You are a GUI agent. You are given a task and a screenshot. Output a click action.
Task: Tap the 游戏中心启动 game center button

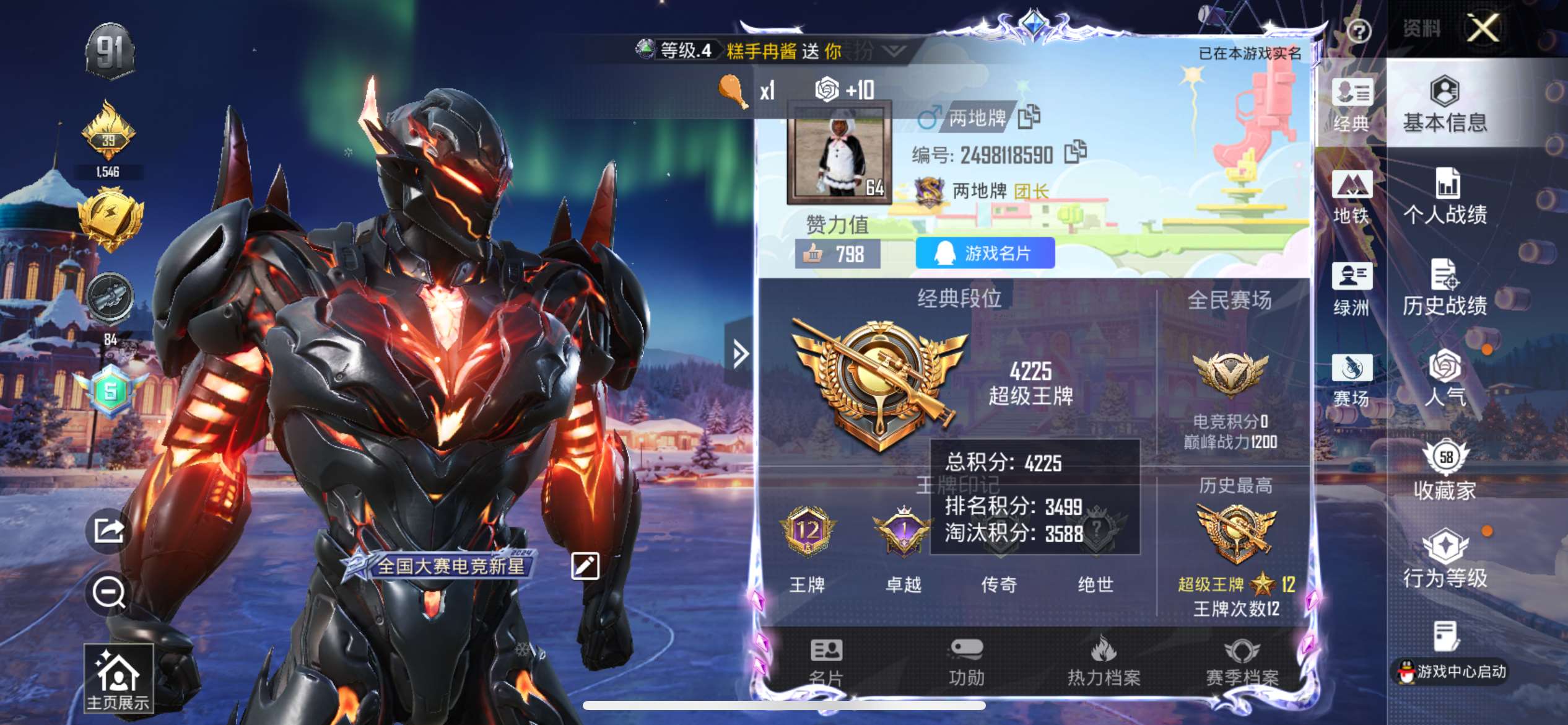coord(1451,670)
